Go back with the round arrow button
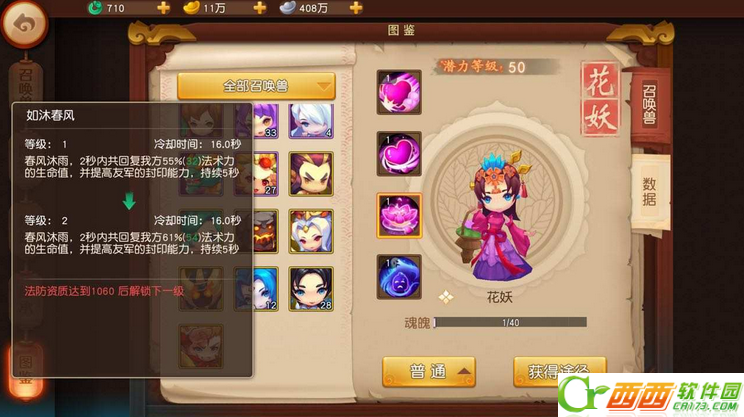744x417 pixels. [x=24, y=24]
